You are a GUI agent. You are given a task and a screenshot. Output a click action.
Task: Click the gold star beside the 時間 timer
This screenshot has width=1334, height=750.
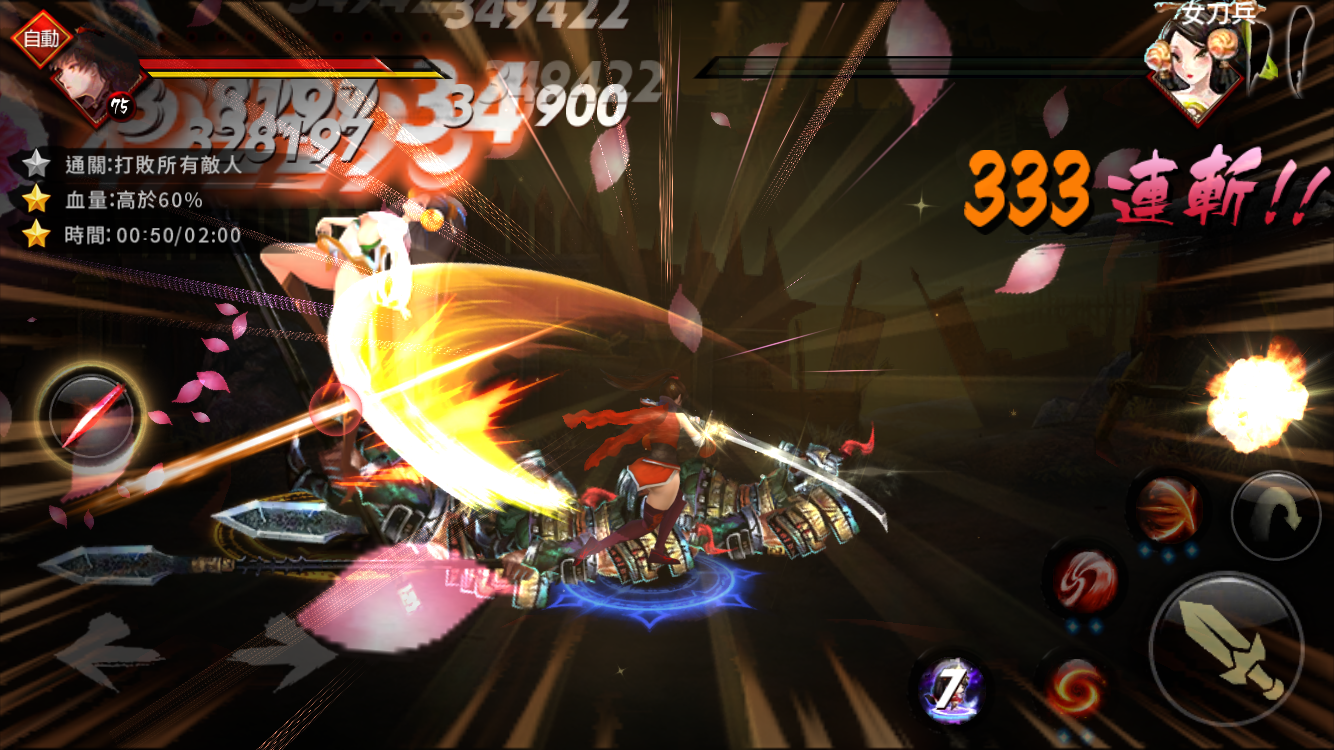coord(36,235)
